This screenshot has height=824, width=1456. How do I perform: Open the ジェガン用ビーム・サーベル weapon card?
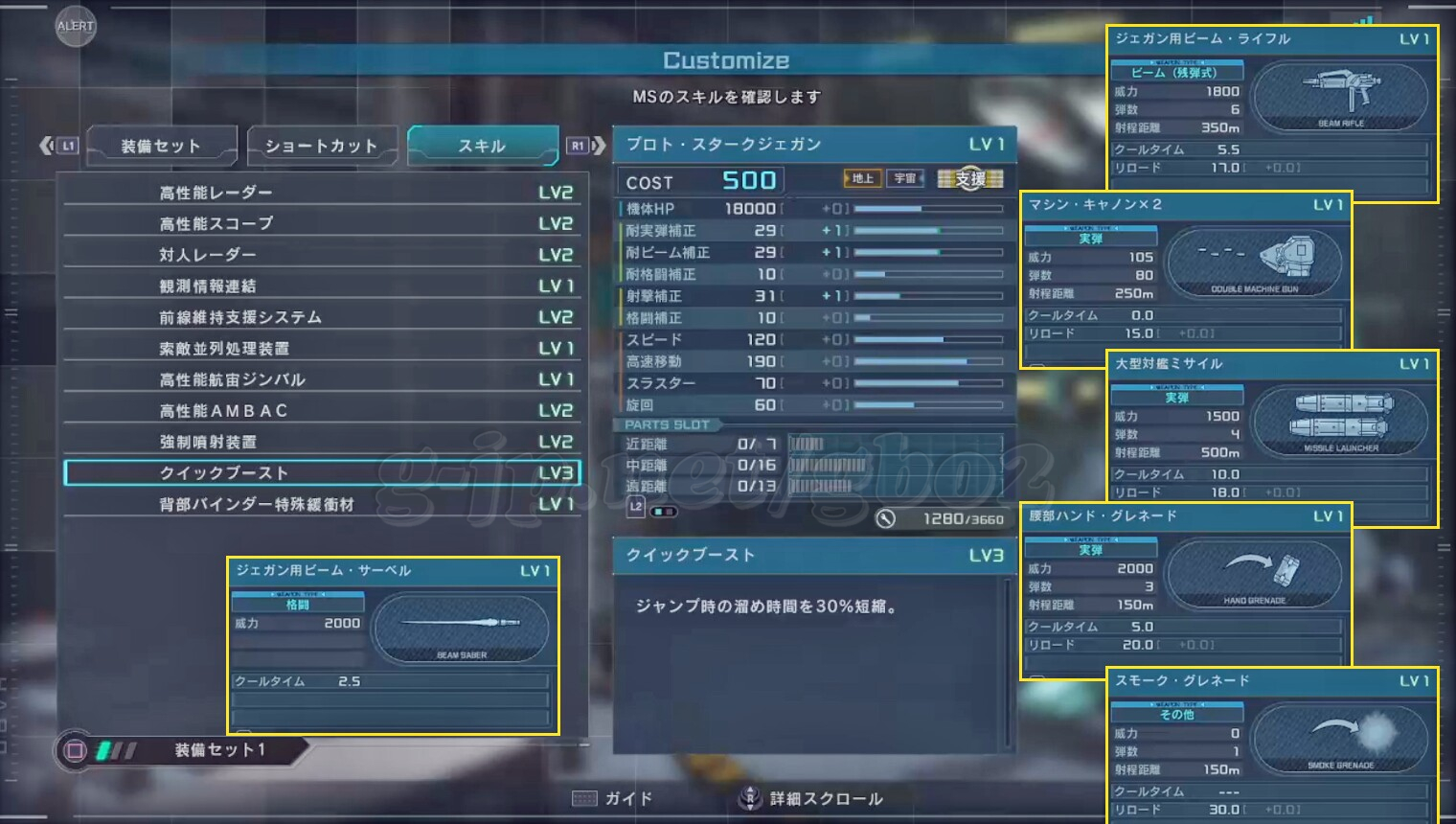(393, 646)
